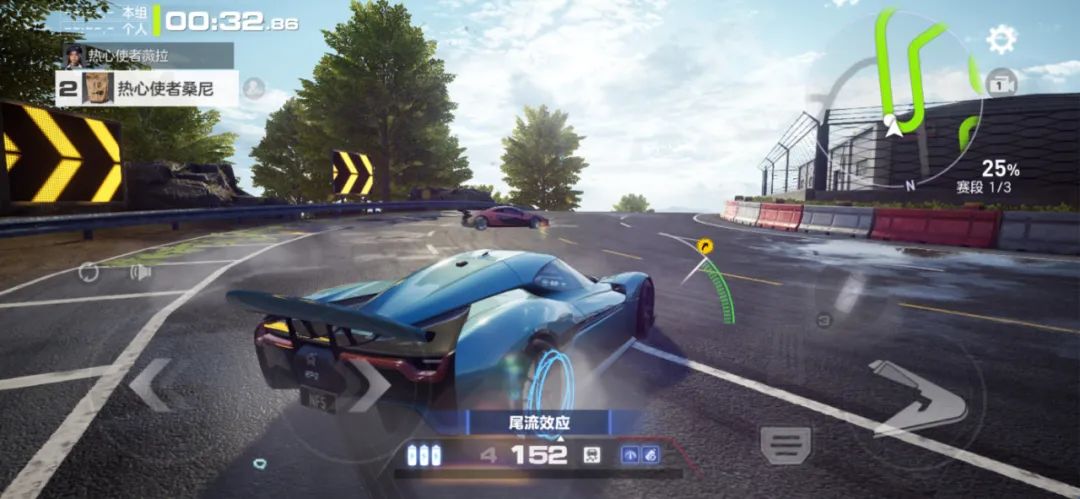Steer left with the left arrow
This screenshot has height=499, width=1080.
click(x=152, y=385)
